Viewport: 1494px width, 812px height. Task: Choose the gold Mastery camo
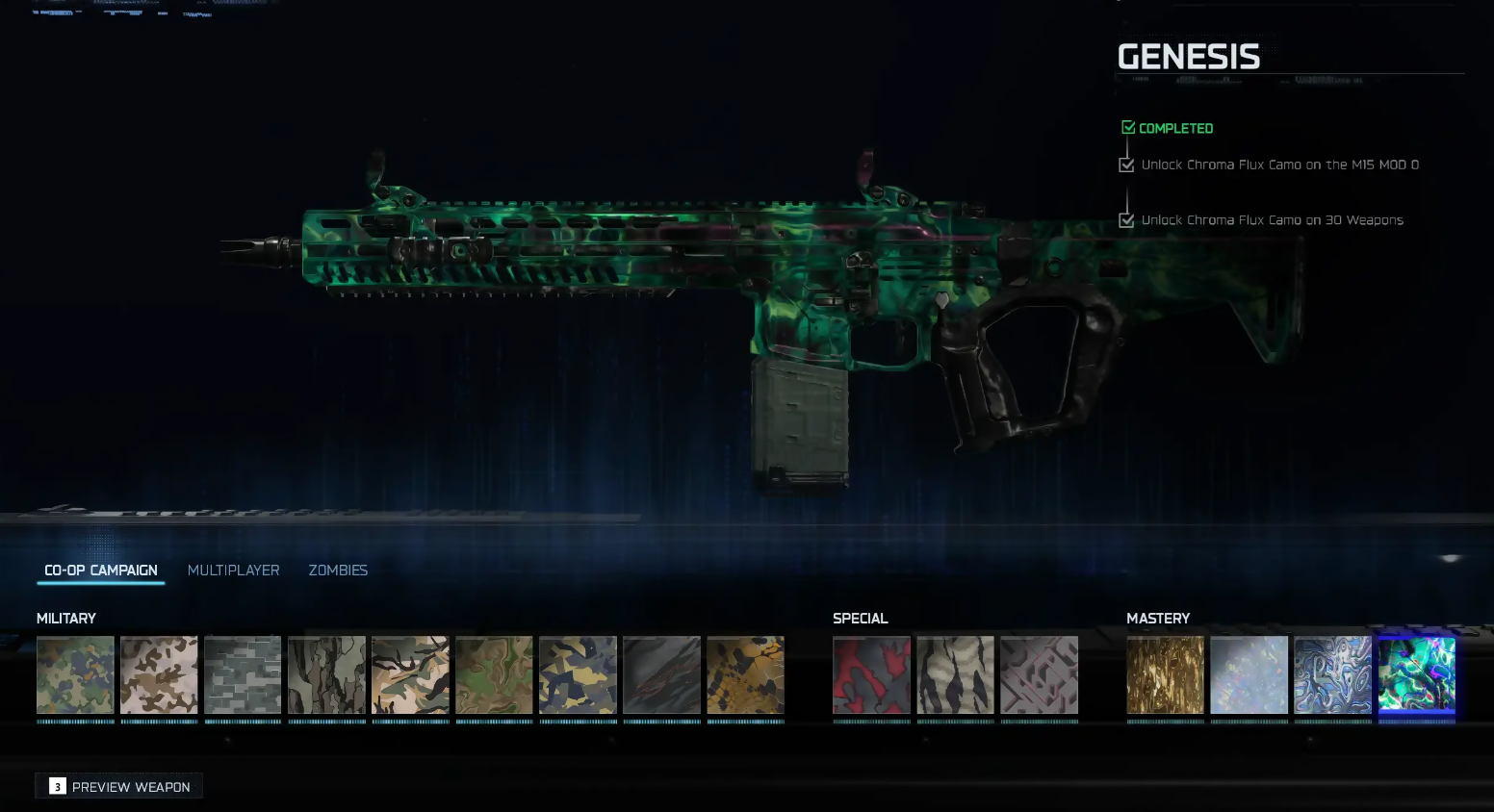click(x=1165, y=674)
